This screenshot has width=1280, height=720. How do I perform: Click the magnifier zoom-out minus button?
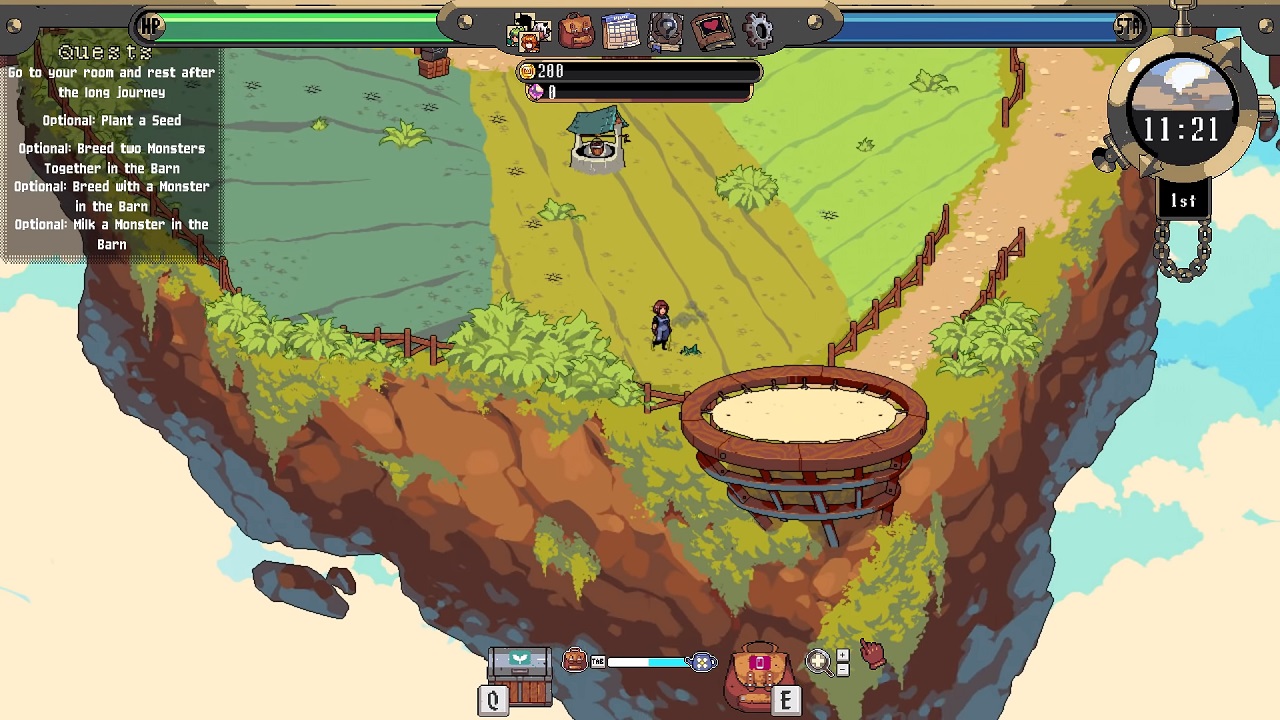pos(842,670)
